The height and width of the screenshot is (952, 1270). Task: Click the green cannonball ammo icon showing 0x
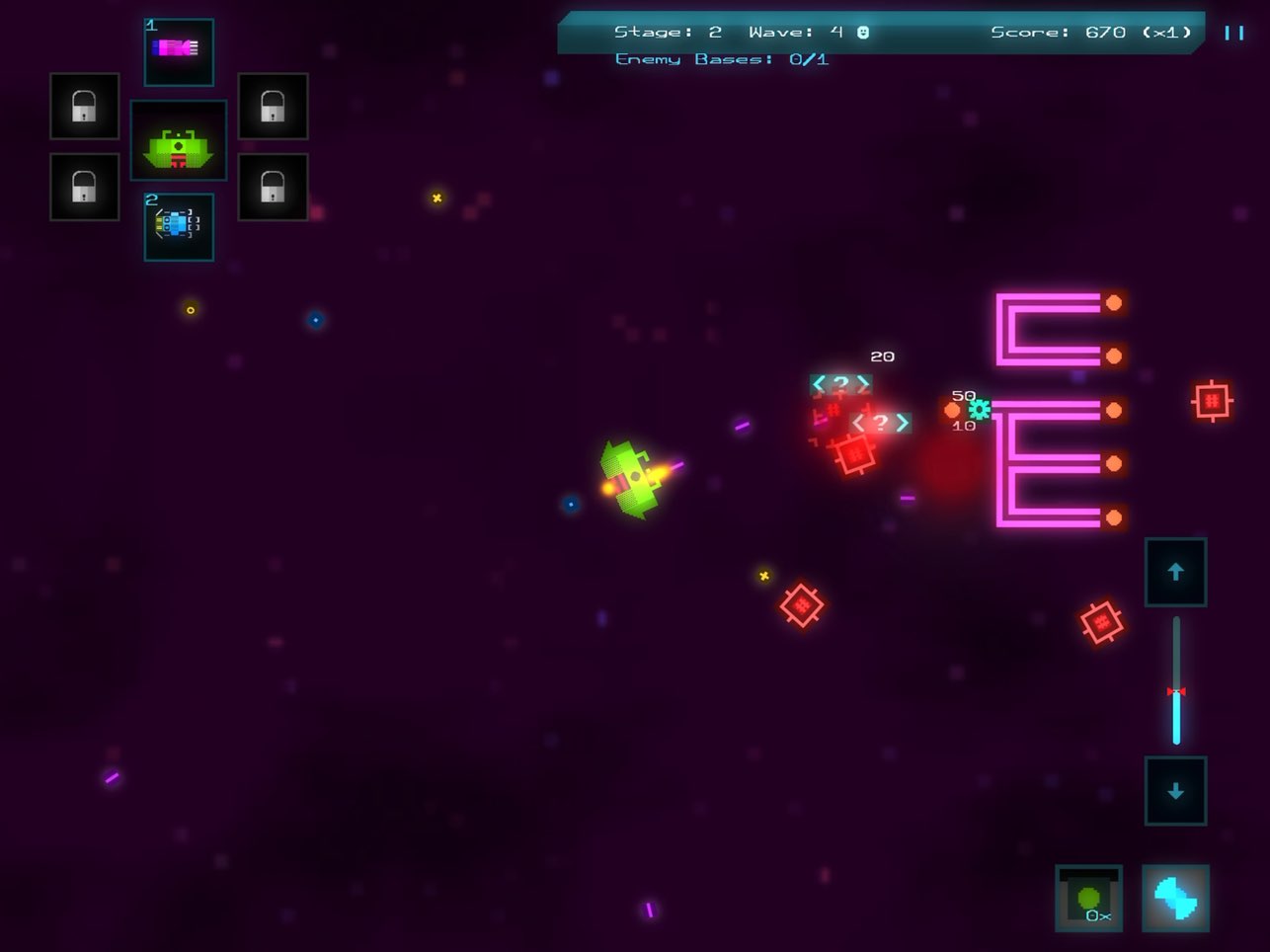click(x=1087, y=897)
